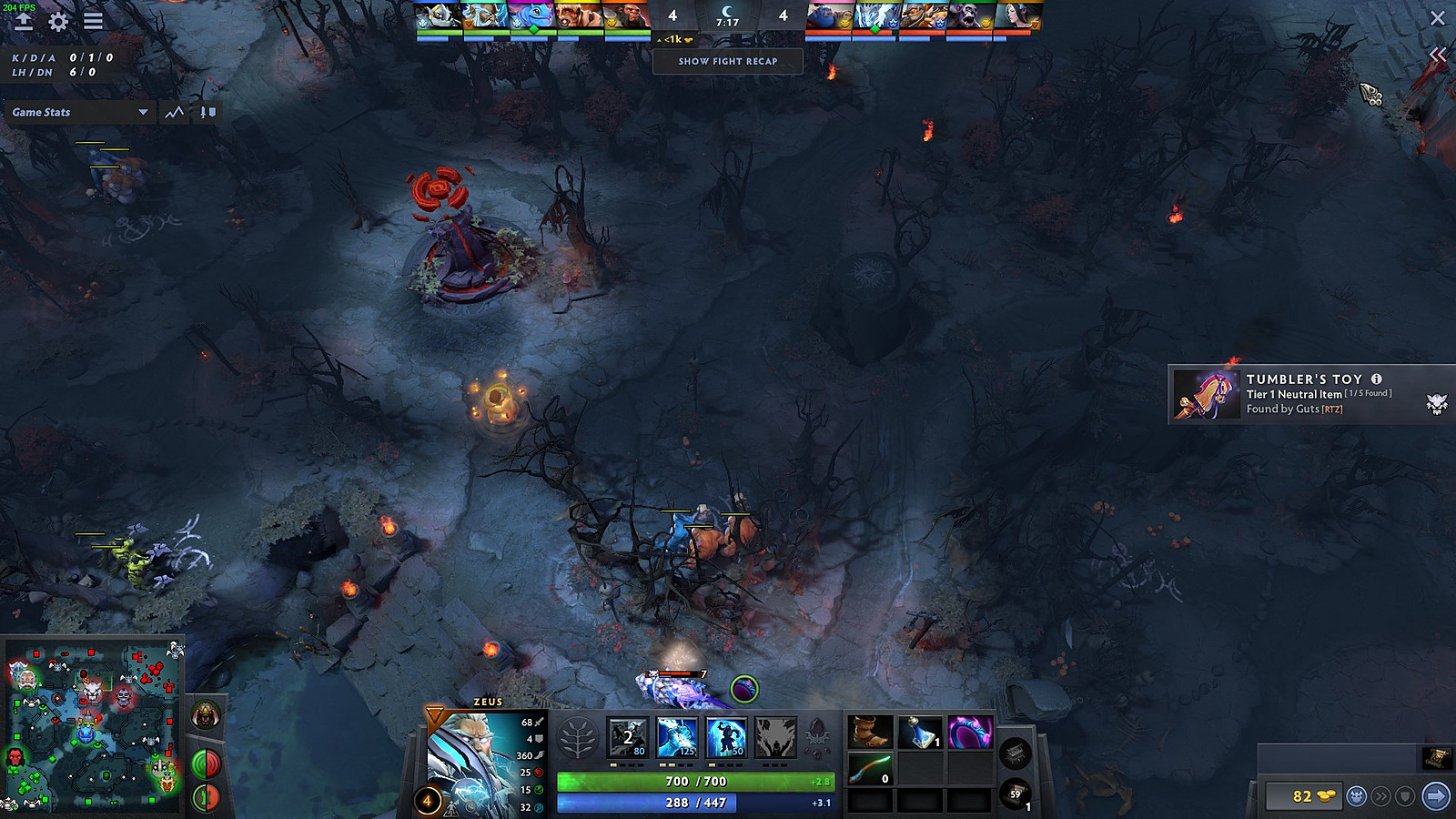This screenshot has width=1456, height=819.
Task: Select the brown boots item slot
Action: click(870, 733)
